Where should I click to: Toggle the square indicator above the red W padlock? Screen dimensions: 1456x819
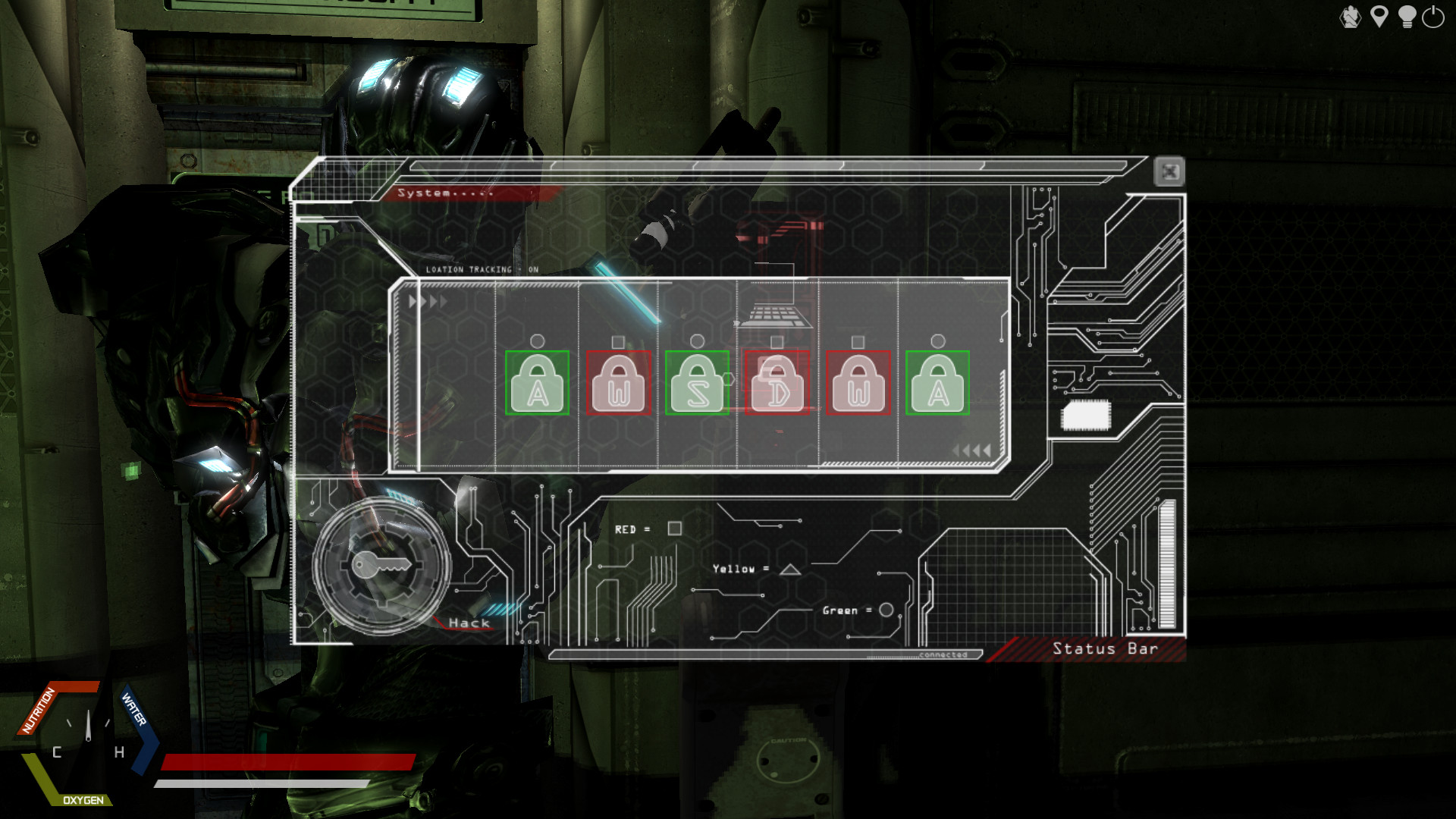click(620, 342)
